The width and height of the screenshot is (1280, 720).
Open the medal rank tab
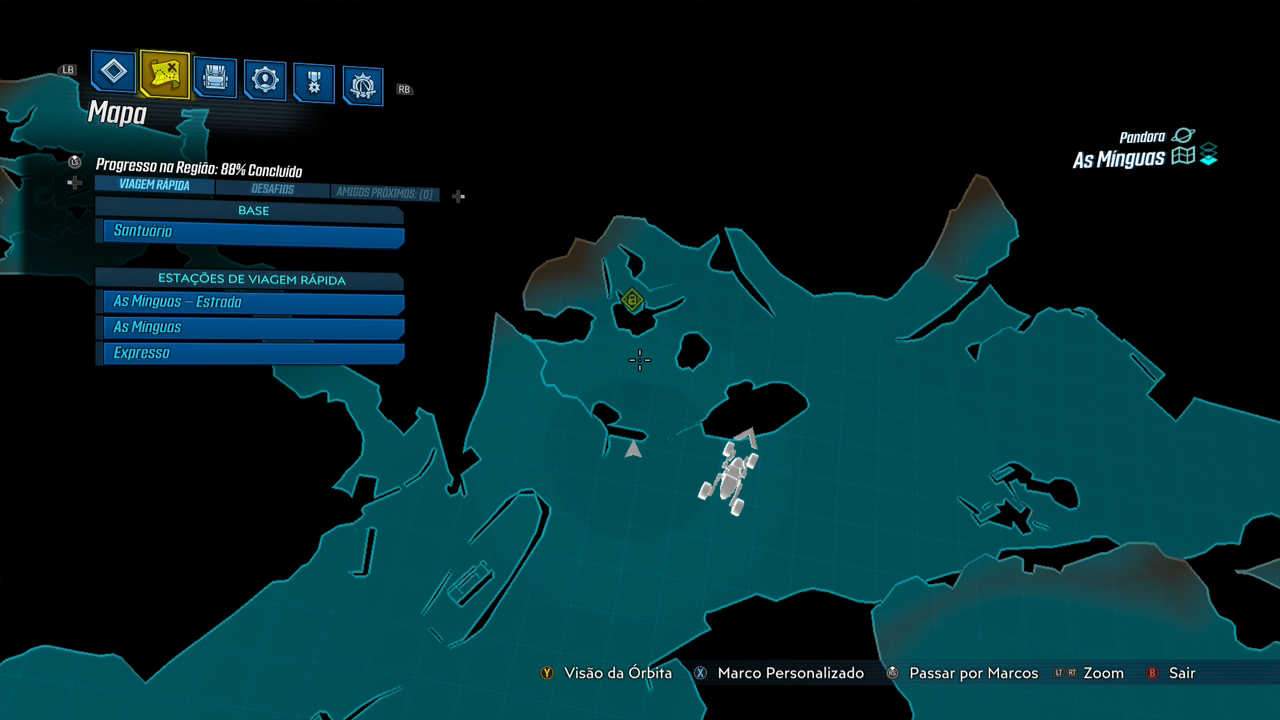tap(314, 83)
